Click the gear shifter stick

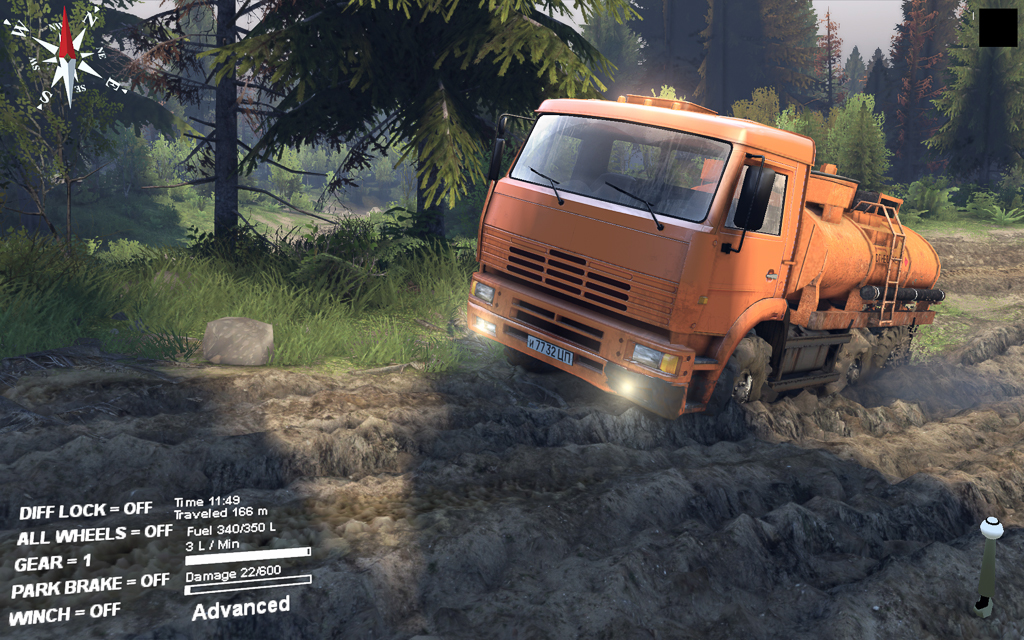987,565
